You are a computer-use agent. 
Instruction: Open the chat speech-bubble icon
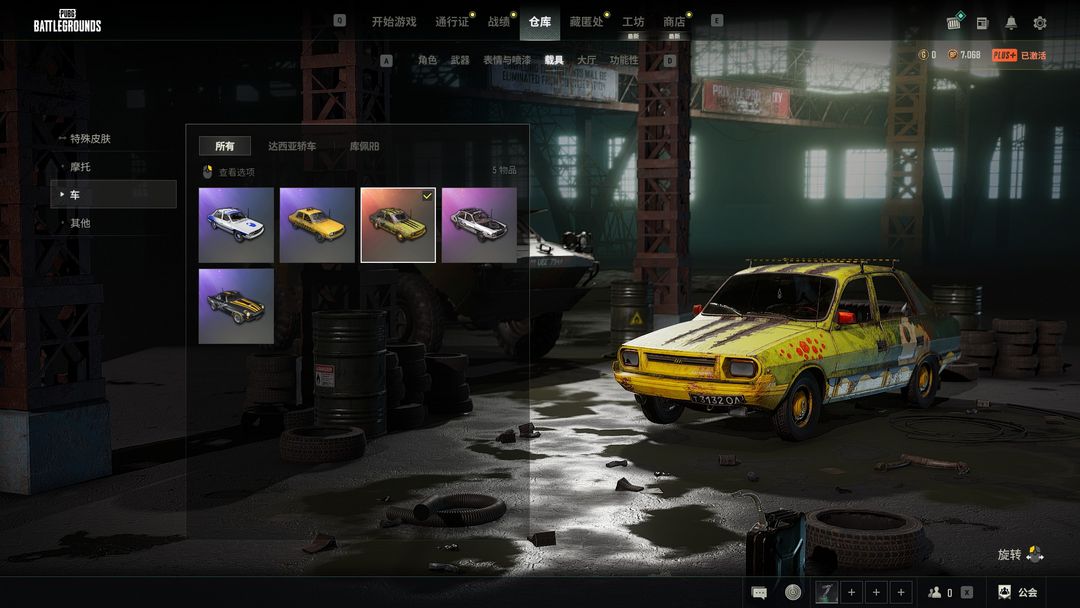[760, 592]
